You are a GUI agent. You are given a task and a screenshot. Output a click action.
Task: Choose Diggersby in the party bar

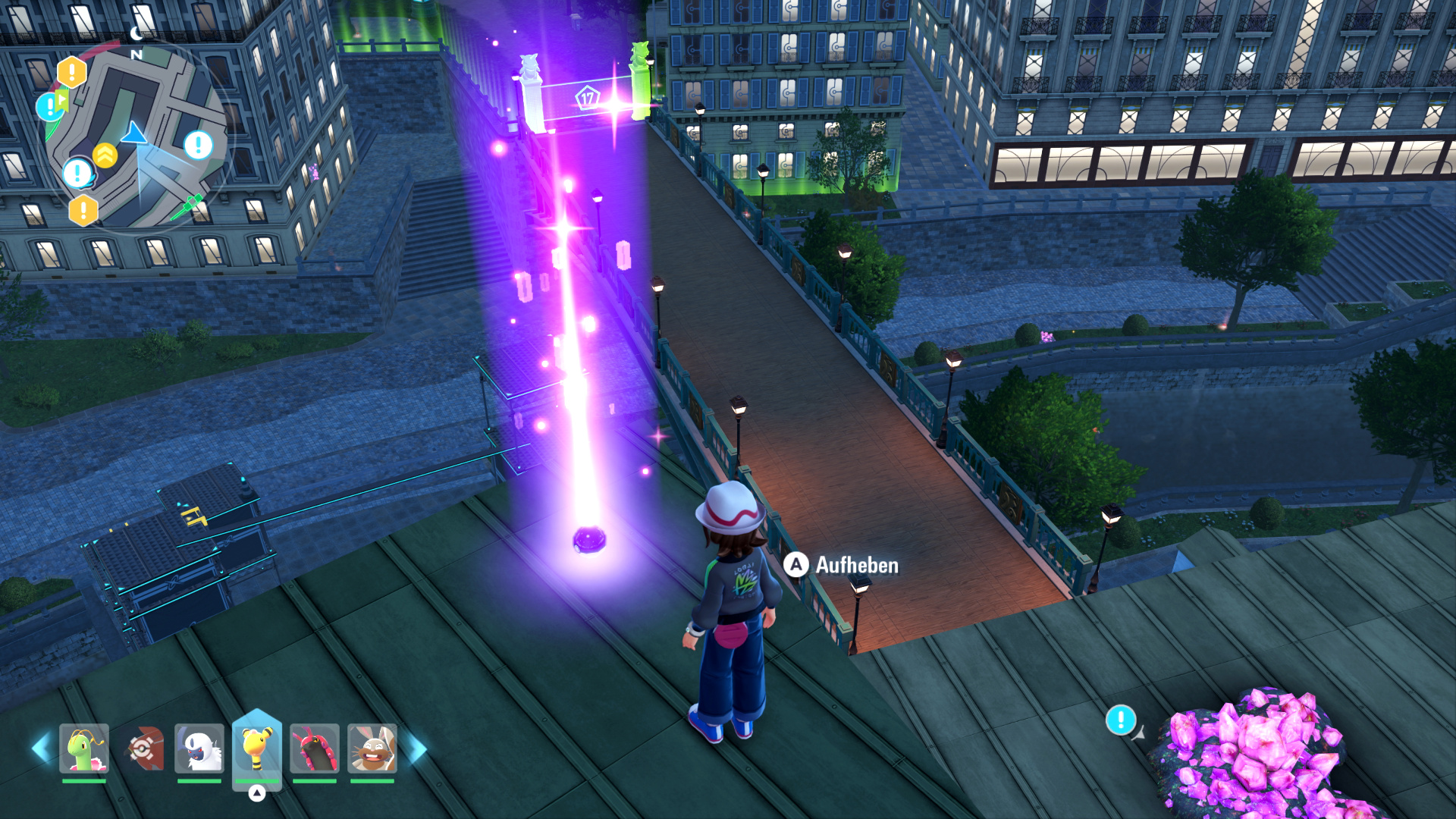(x=372, y=748)
